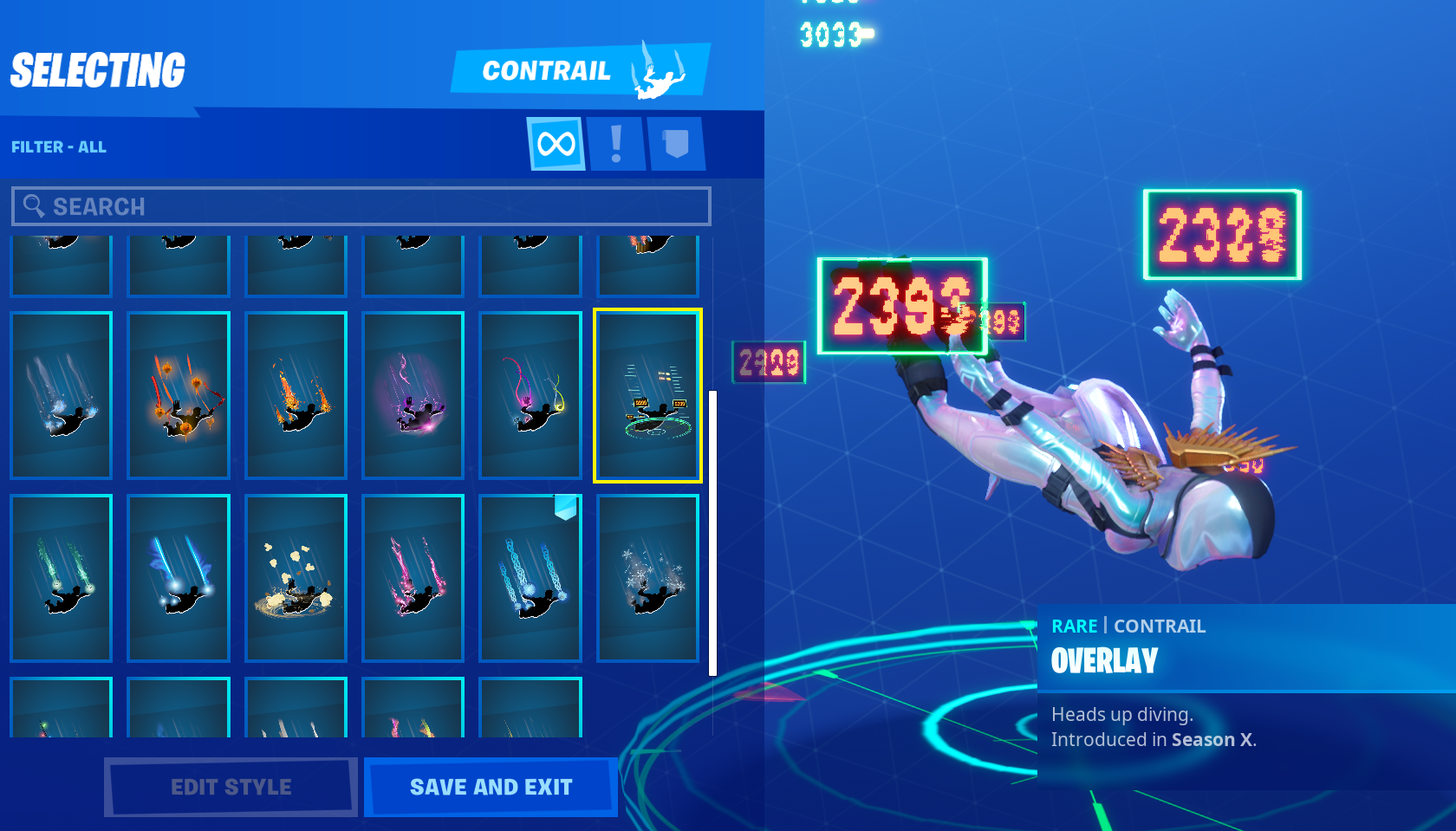Choose the shield-shaped filter button
The height and width of the screenshot is (831, 1456).
(676, 144)
